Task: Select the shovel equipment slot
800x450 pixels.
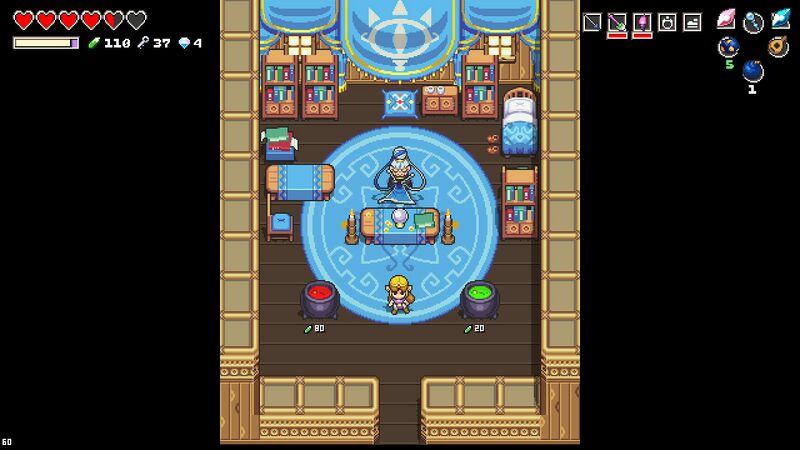Action: click(617, 22)
